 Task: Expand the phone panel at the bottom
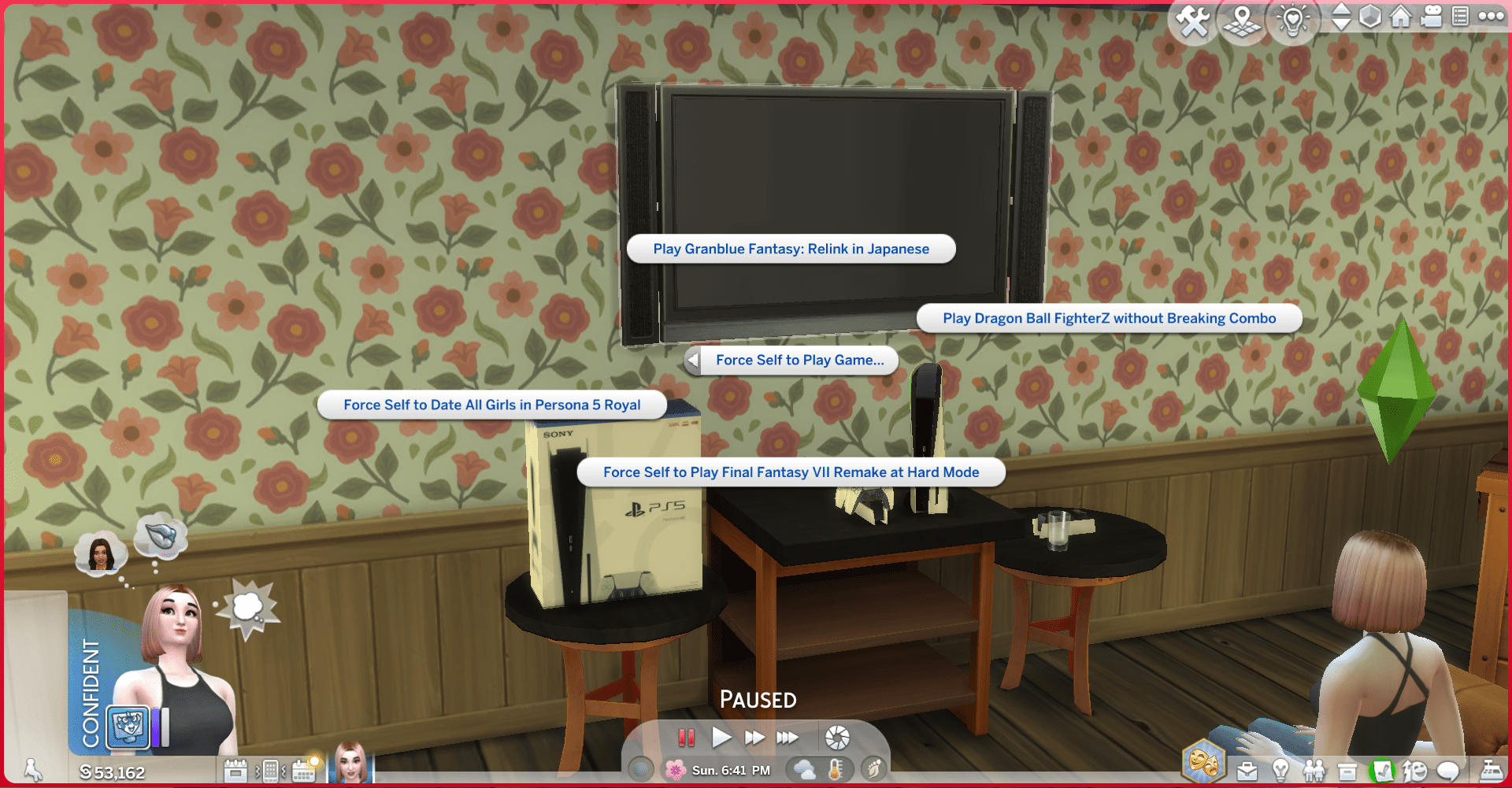tap(269, 771)
